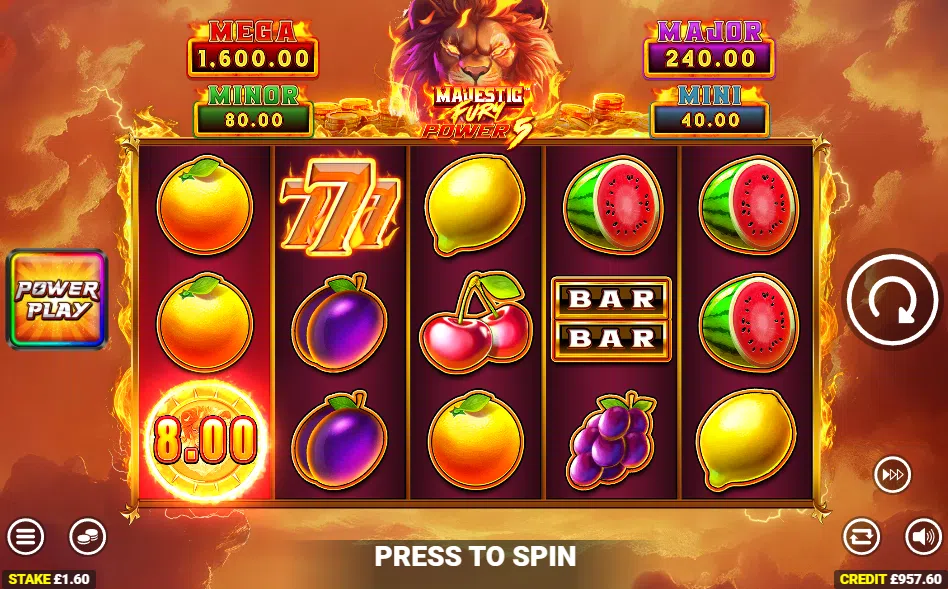Open the hamburger menu
The image size is (948, 589).
click(x=26, y=537)
